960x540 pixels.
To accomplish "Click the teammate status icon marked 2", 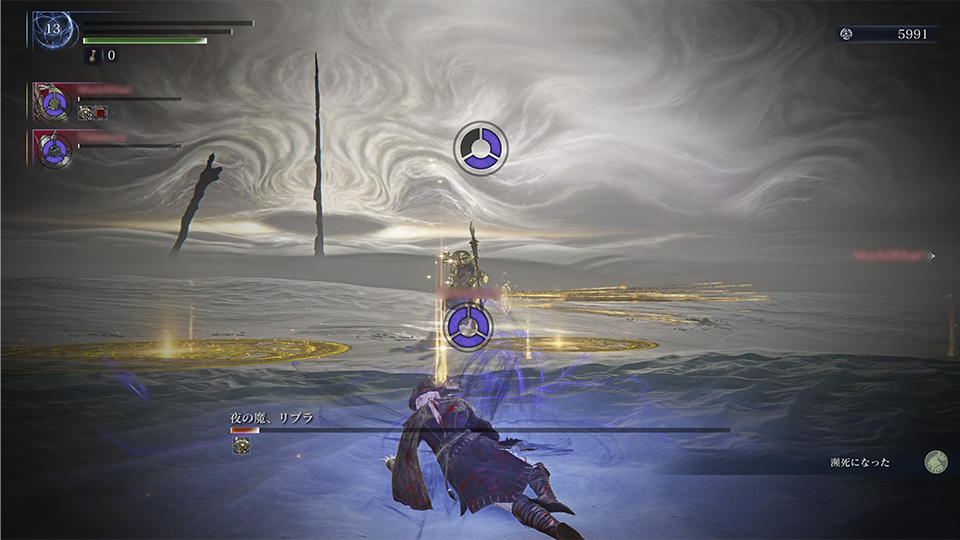I will click(86, 113).
